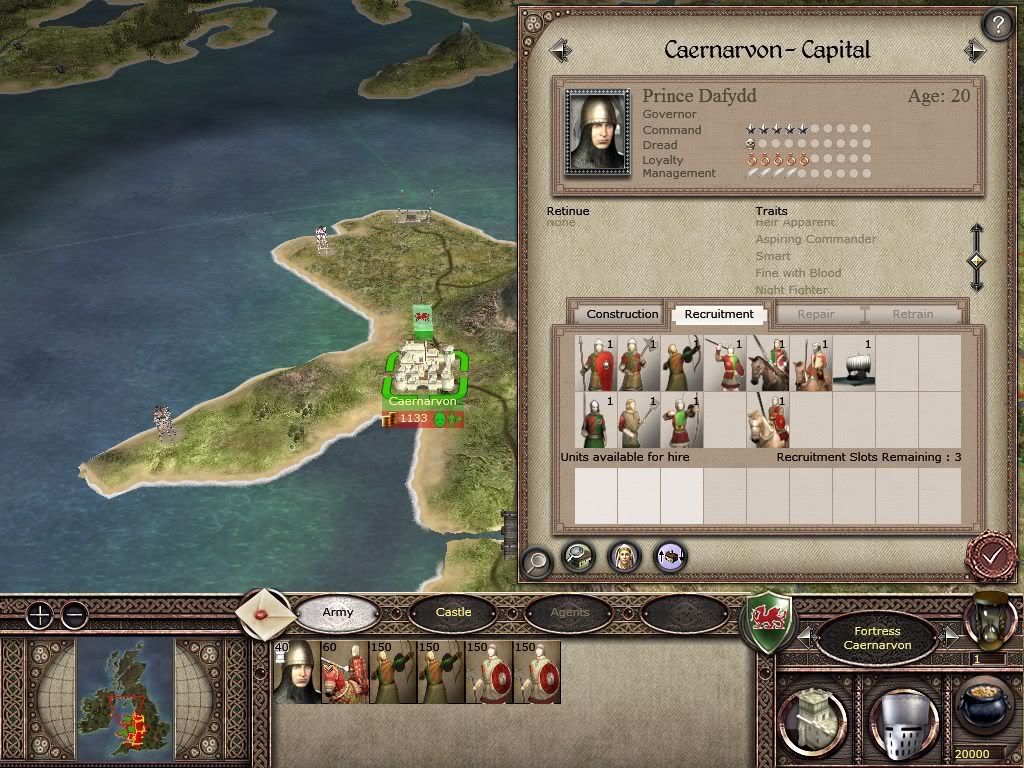Open the Castle tab

click(453, 612)
